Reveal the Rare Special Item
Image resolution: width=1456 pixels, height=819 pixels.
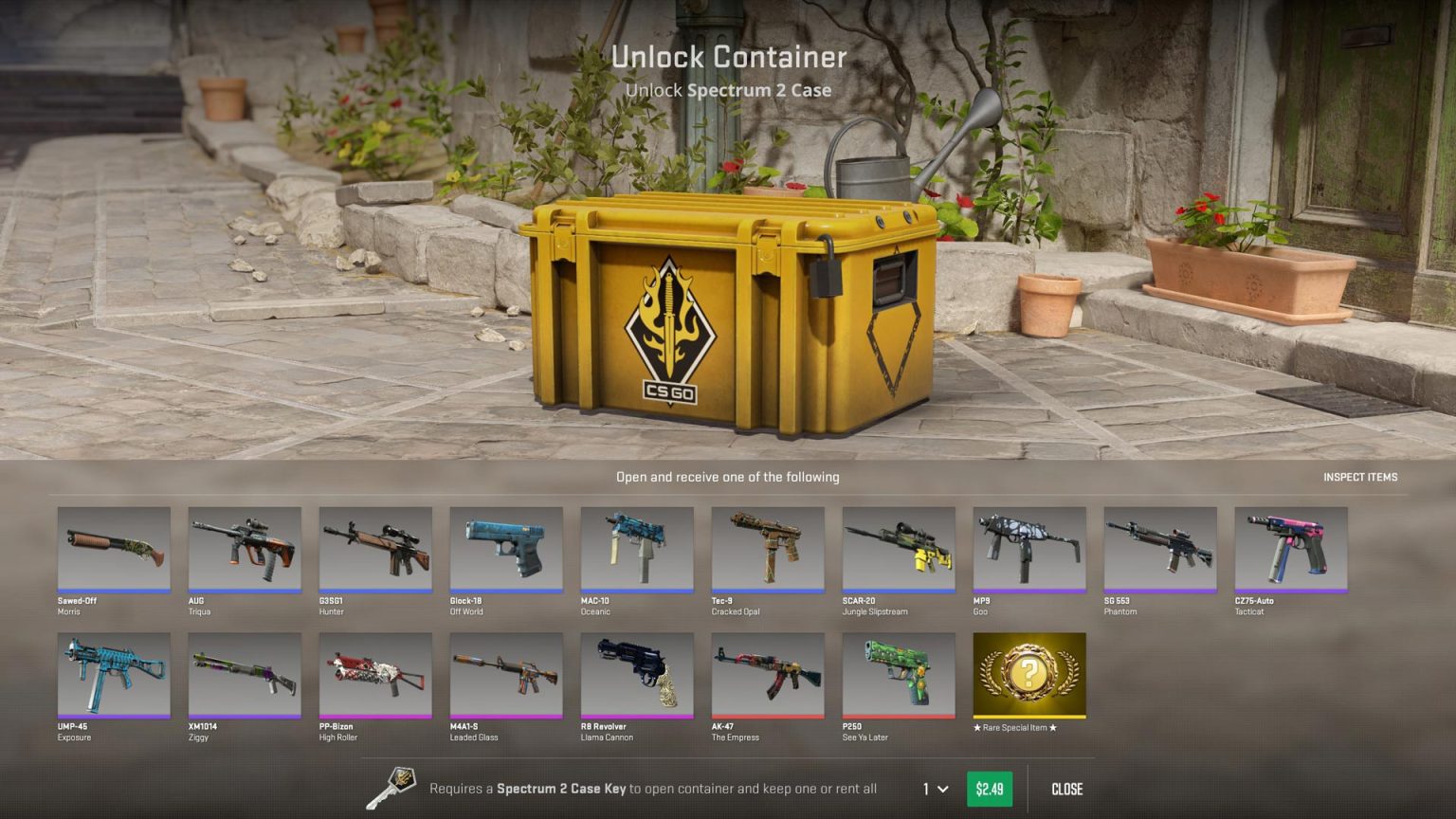[1029, 675]
